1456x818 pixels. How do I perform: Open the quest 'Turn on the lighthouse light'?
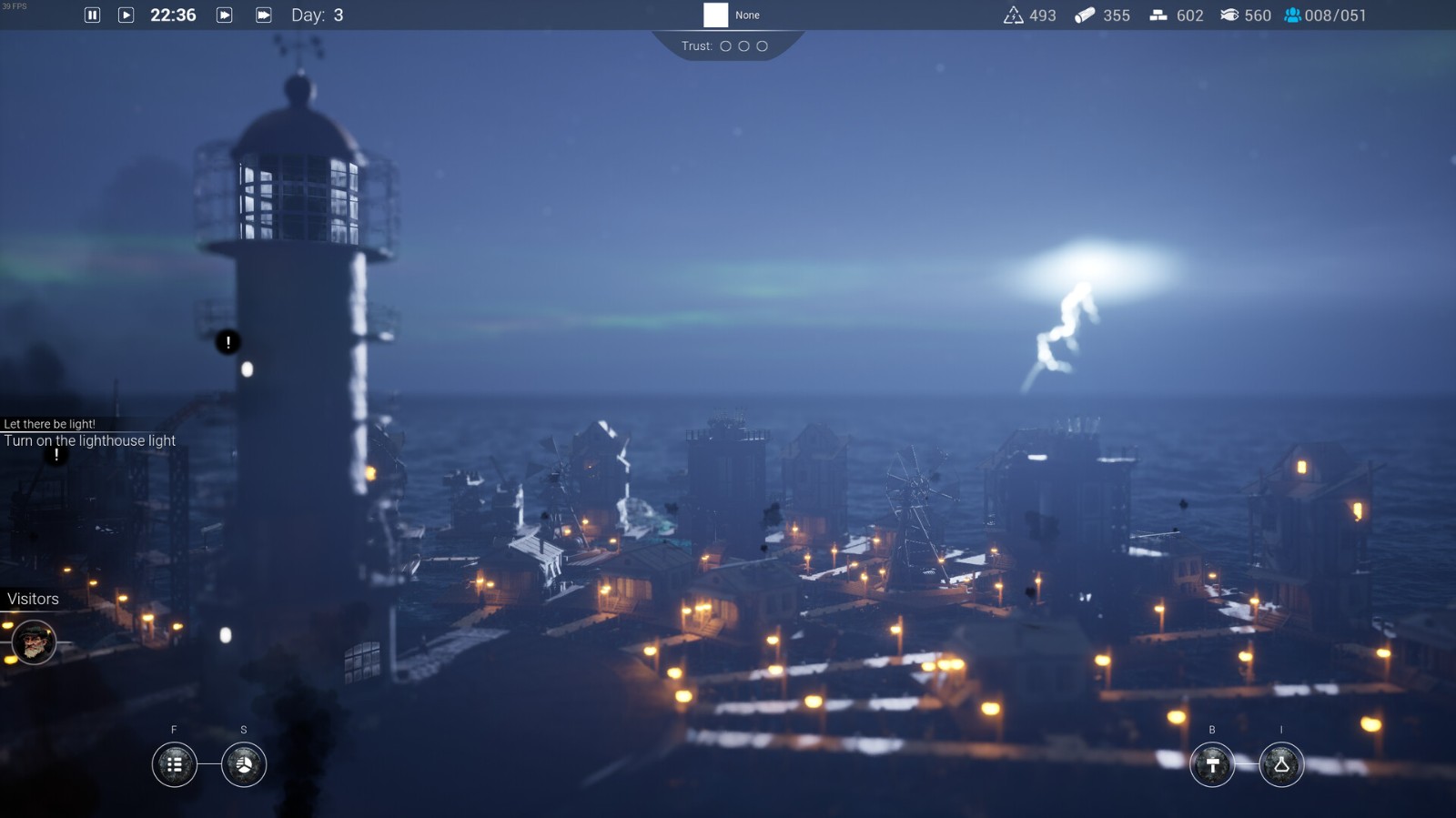click(x=90, y=440)
